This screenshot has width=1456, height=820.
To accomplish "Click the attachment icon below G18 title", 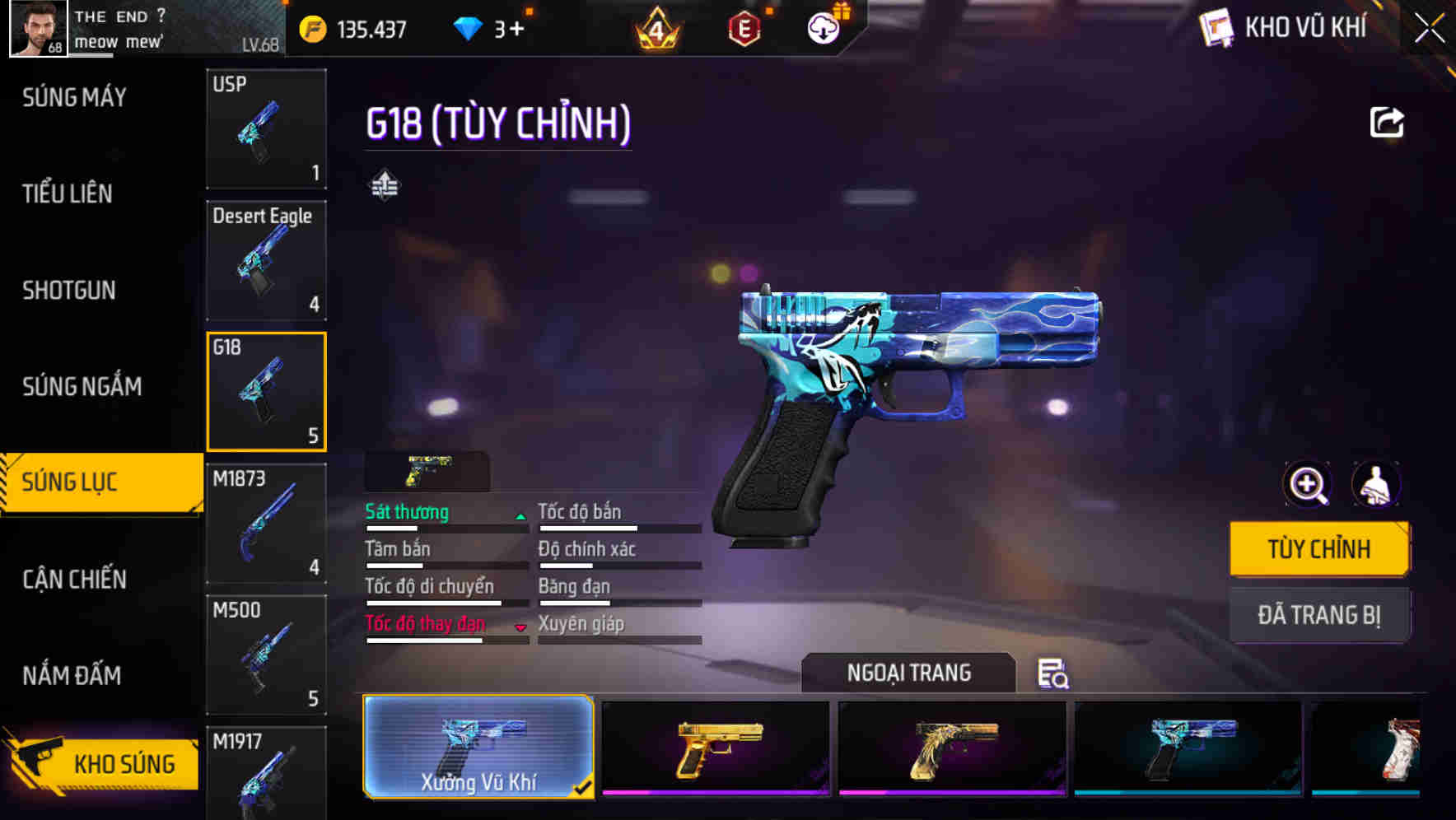I will pos(385,183).
